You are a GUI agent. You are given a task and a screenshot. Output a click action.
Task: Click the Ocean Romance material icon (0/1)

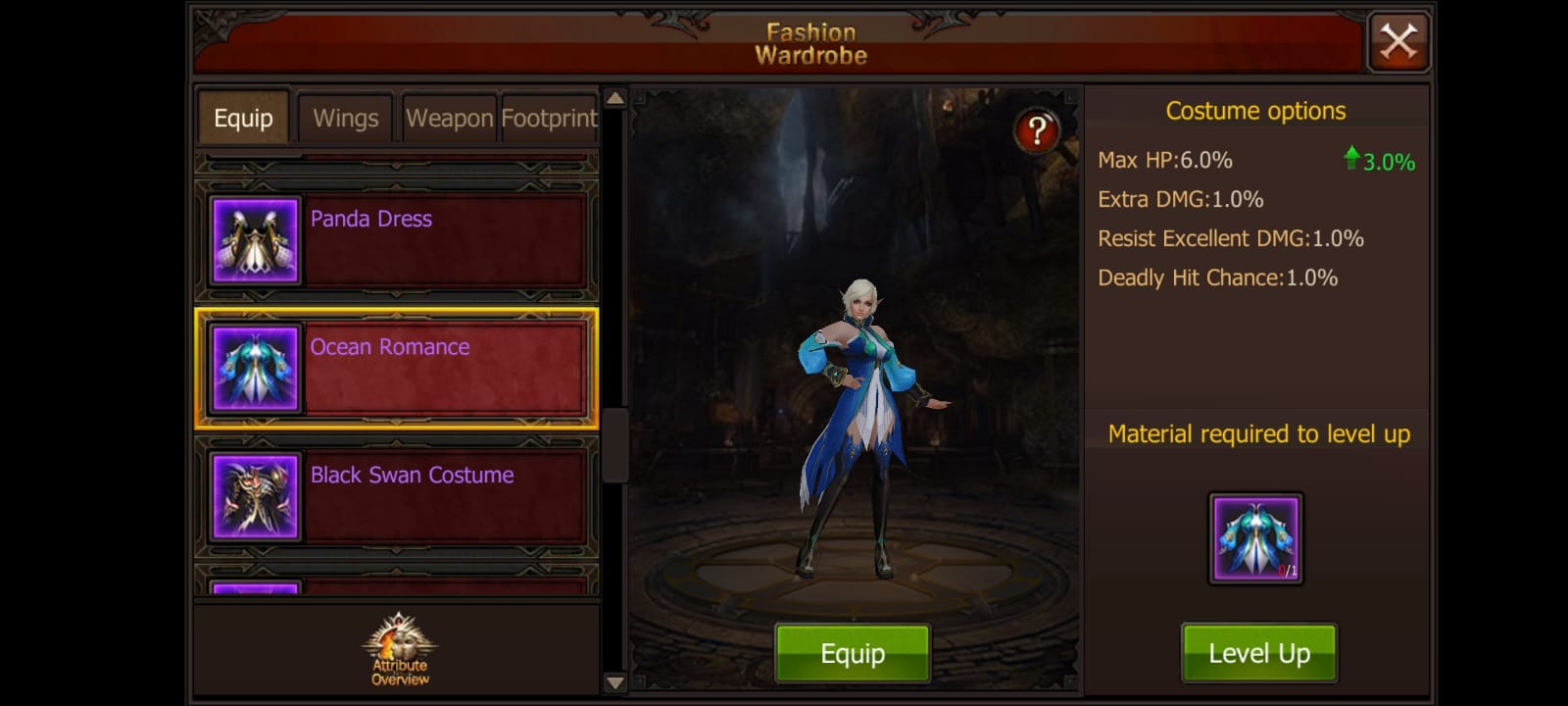(1257, 537)
